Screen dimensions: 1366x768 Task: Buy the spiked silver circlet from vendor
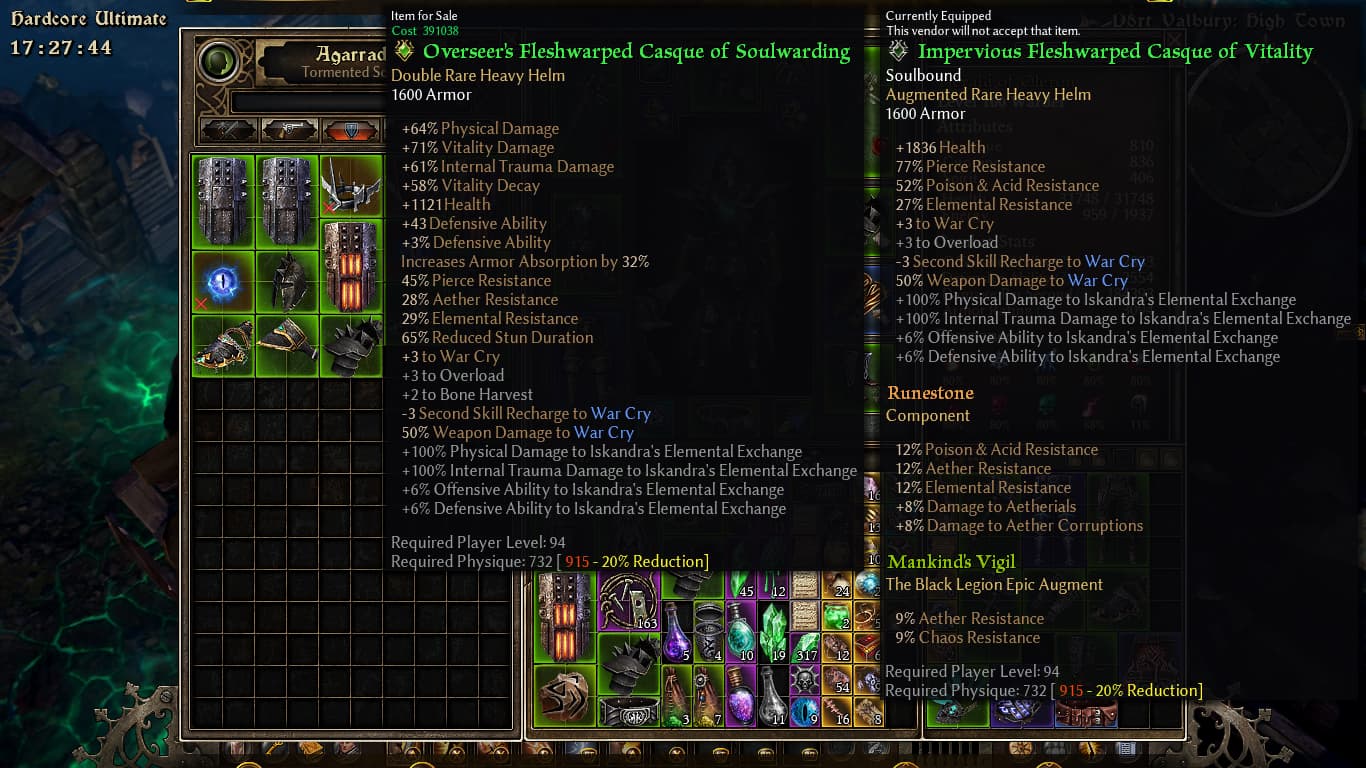[x=350, y=185]
